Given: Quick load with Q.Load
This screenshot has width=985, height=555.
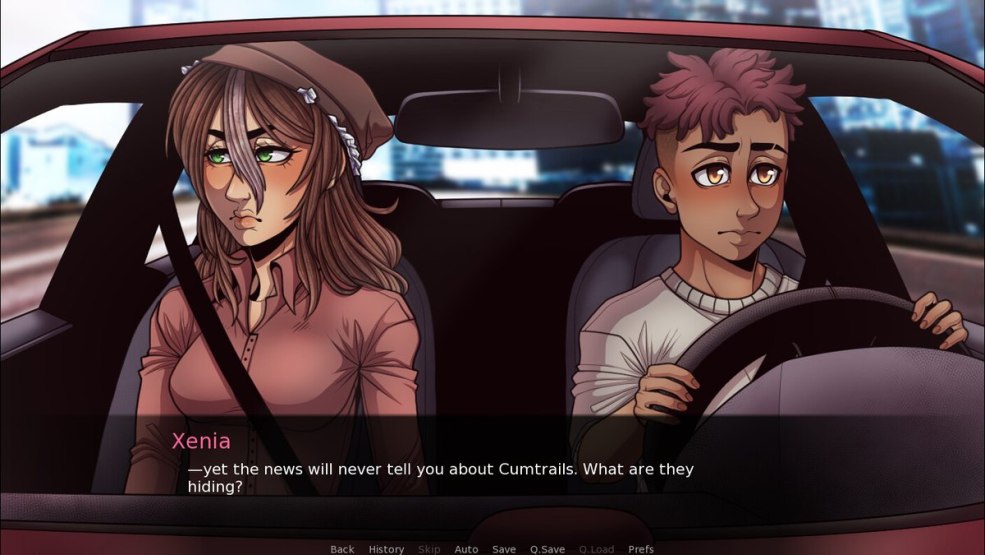Looking at the screenshot, I should coord(596,549).
